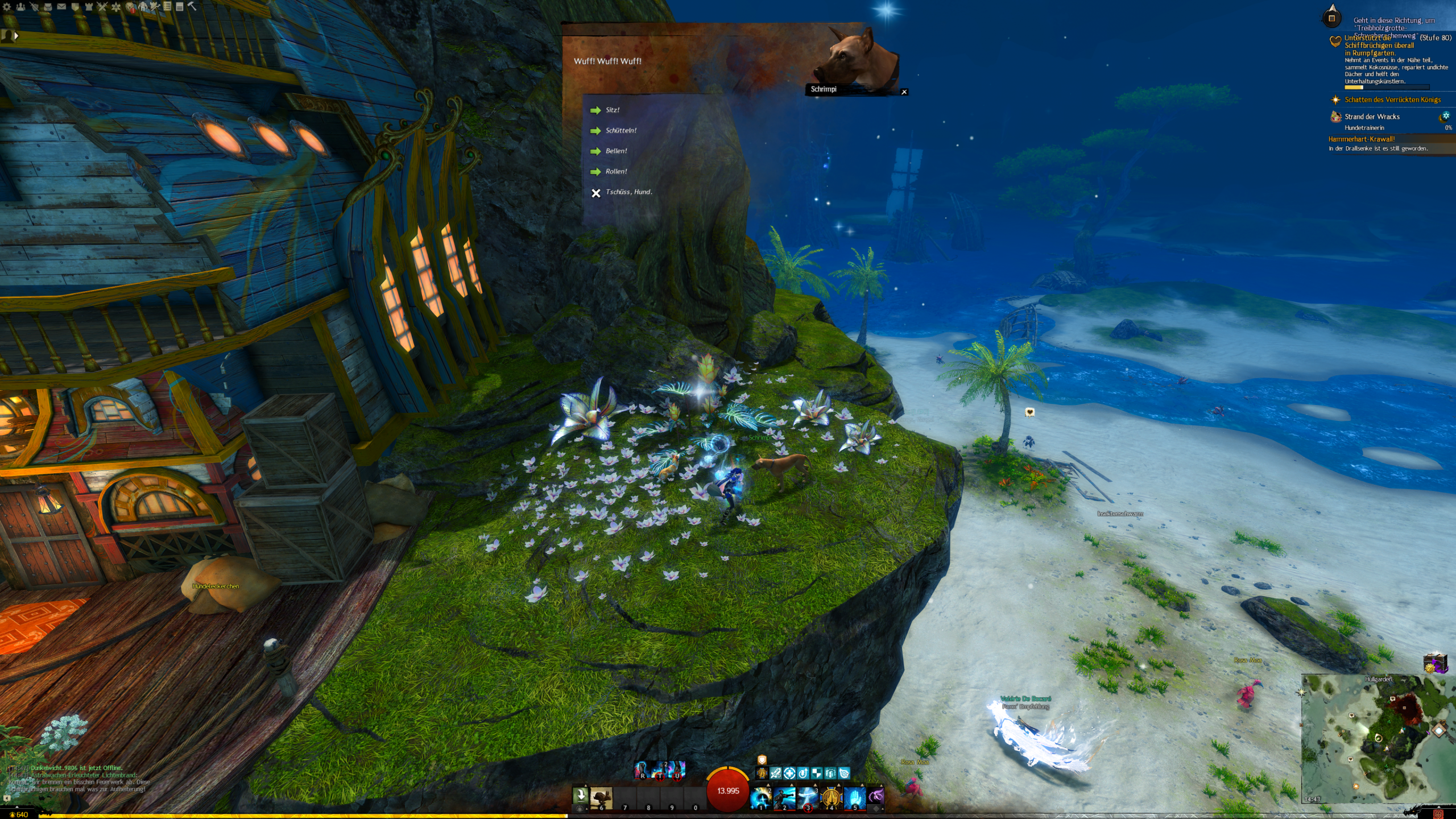The width and height of the screenshot is (1456, 819).
Task: Open the 'Strand der Wracks' achievement tracker
Action: (x=1372, y=117)
